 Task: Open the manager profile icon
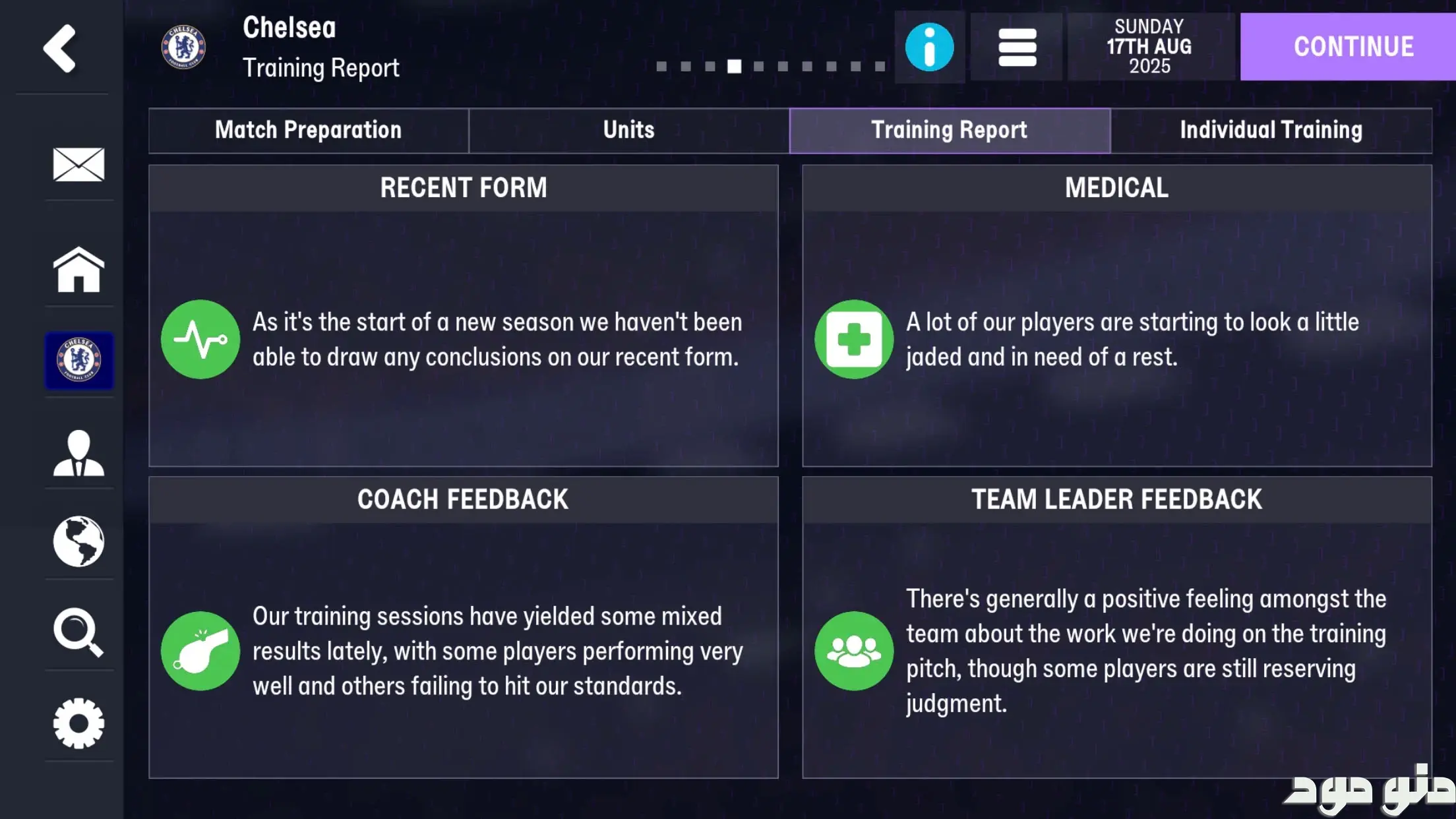click(x=78, y=452)
